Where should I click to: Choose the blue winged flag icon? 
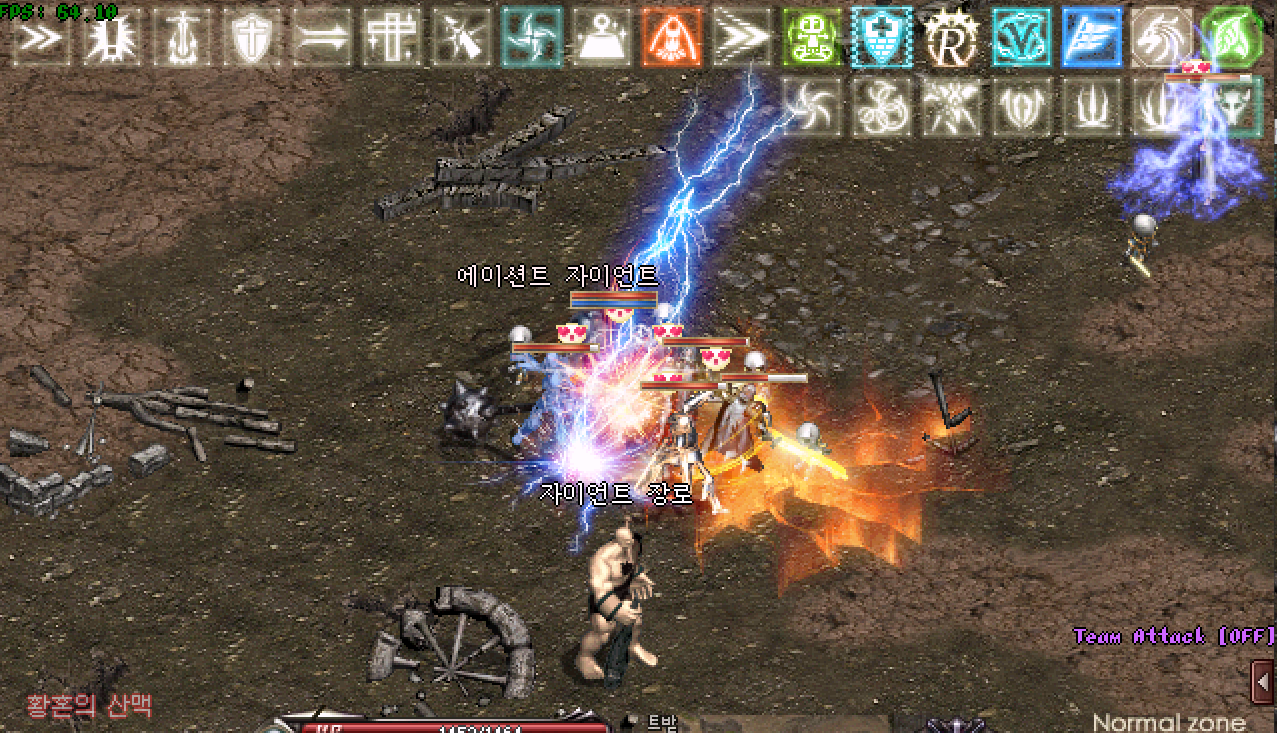1092,37
